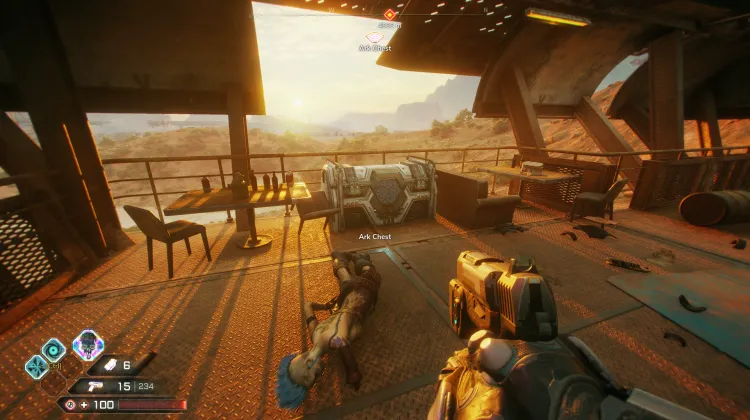This screenshot has width=750, height=420.
Task: Select the Ark Chest waypoint marker icon
Action: (375, 37)
